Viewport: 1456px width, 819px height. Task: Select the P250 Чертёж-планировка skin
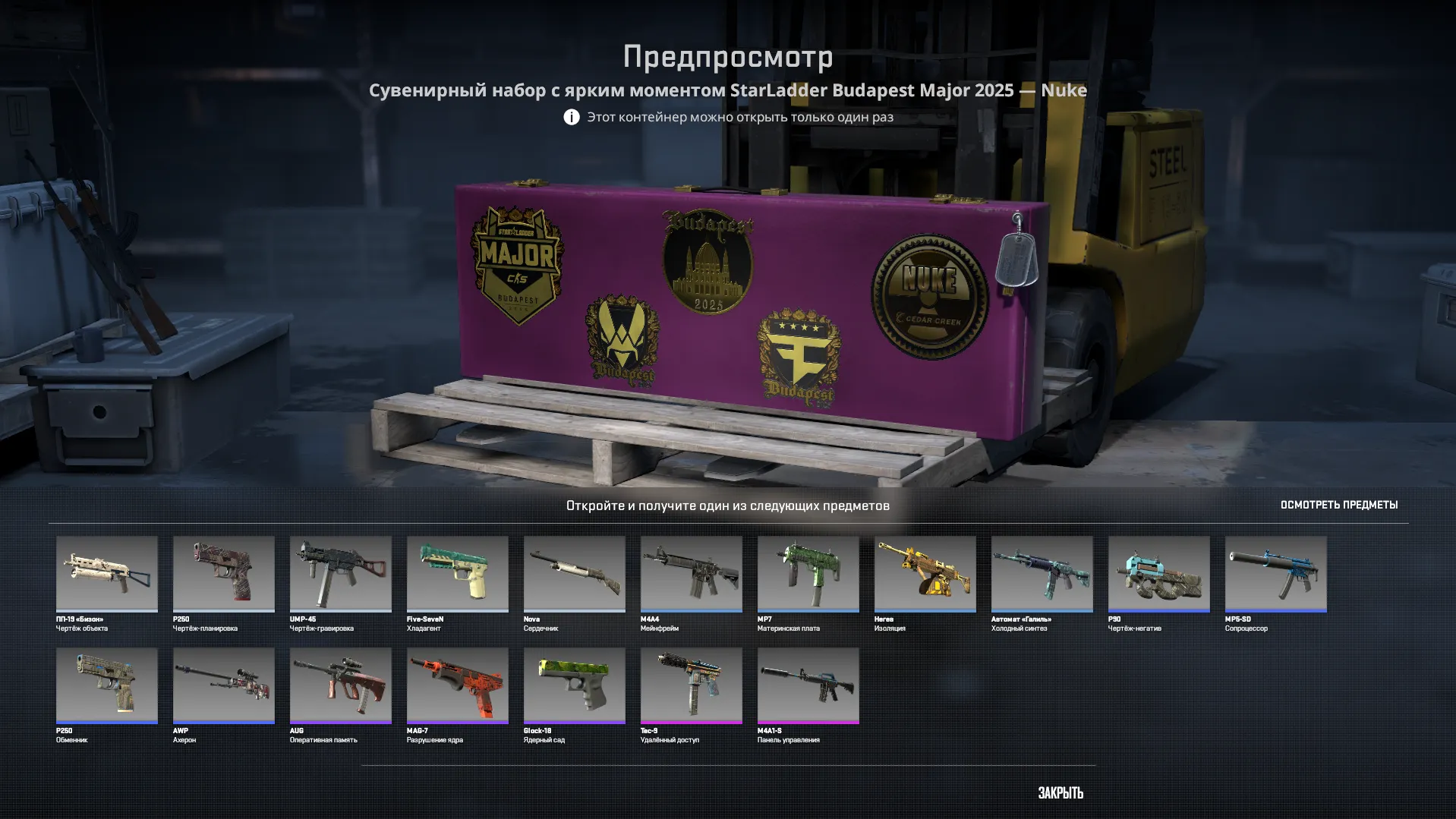click(x=223, y=575)
